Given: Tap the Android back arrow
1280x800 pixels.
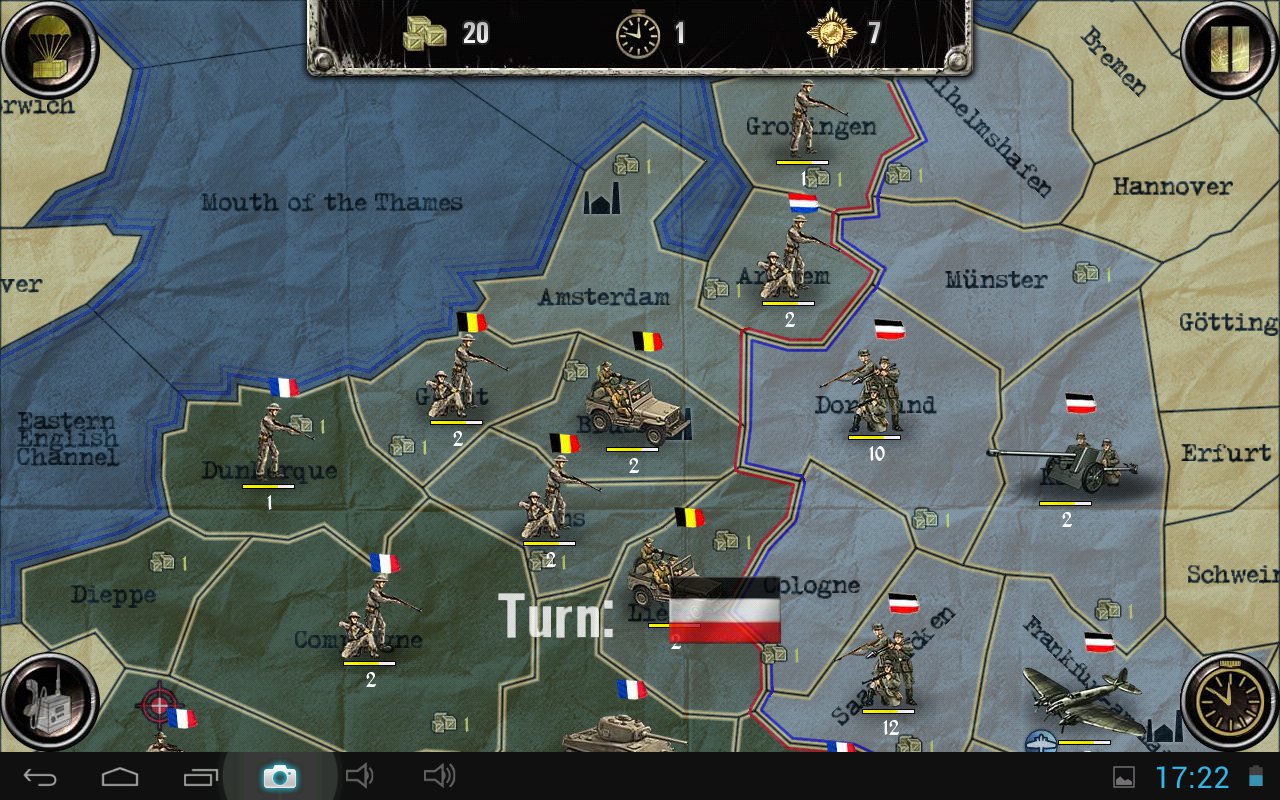Looking at the screenshot, I should point(41,776).
